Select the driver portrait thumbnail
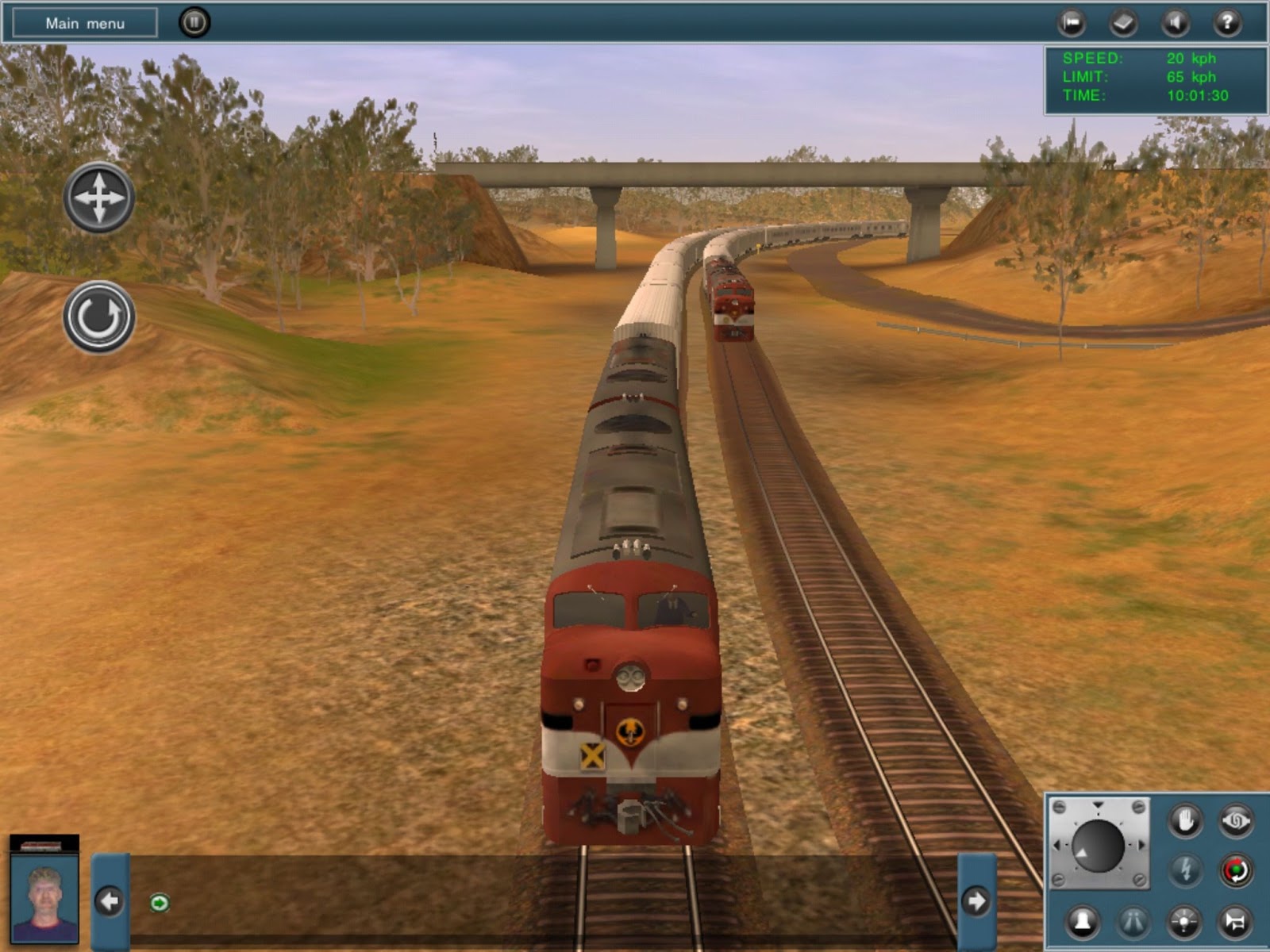This screenshot has width=1270, height=952. click(44, 900)
